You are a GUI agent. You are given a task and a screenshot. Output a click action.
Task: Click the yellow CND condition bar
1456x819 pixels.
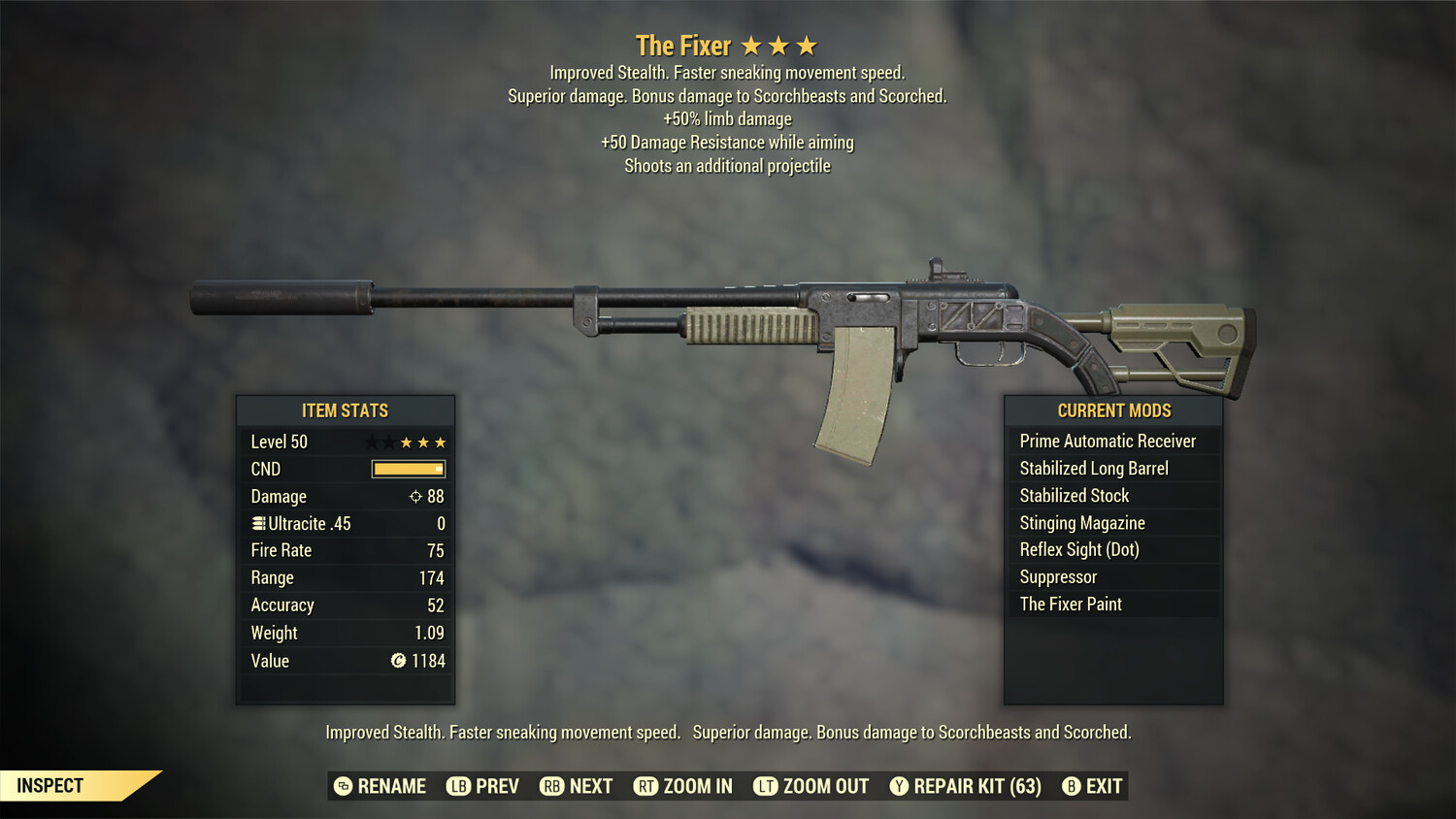click(407, 469)
